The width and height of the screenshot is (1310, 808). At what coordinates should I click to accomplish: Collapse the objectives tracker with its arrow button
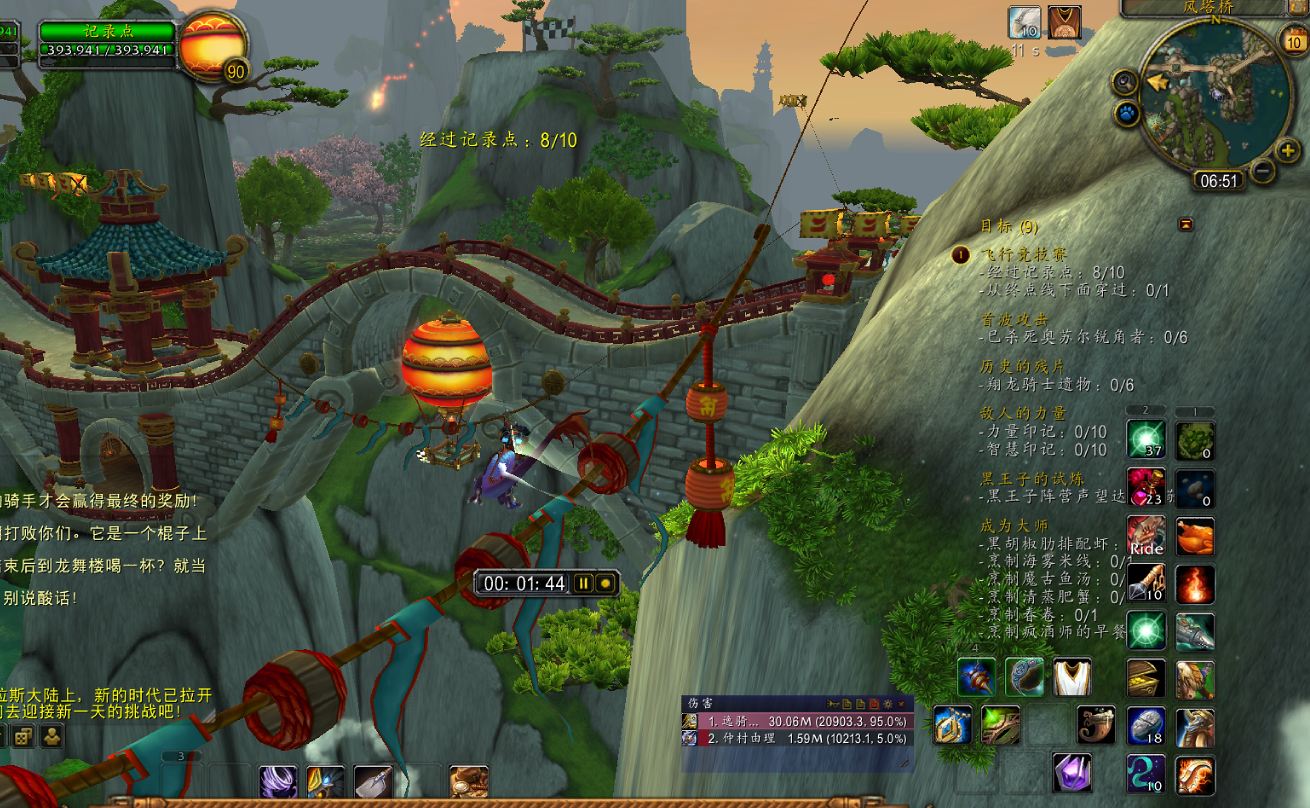1186,224
